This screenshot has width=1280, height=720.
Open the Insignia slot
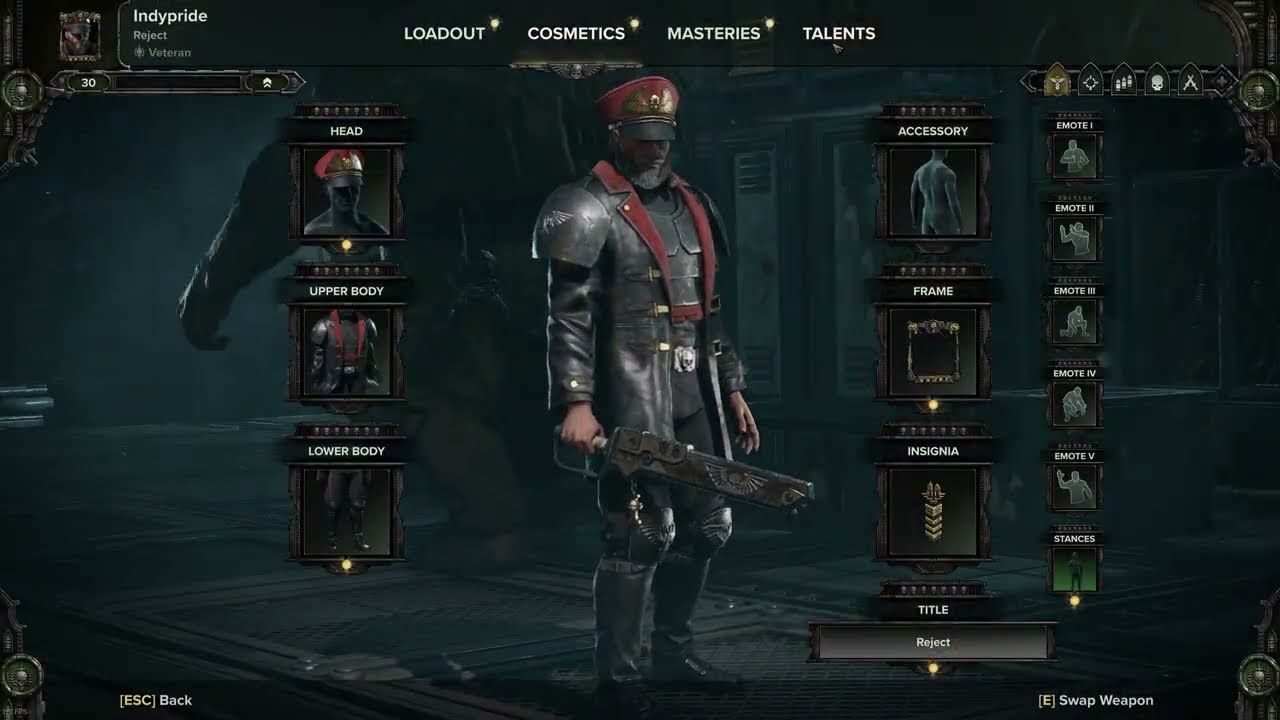[933, 512]
